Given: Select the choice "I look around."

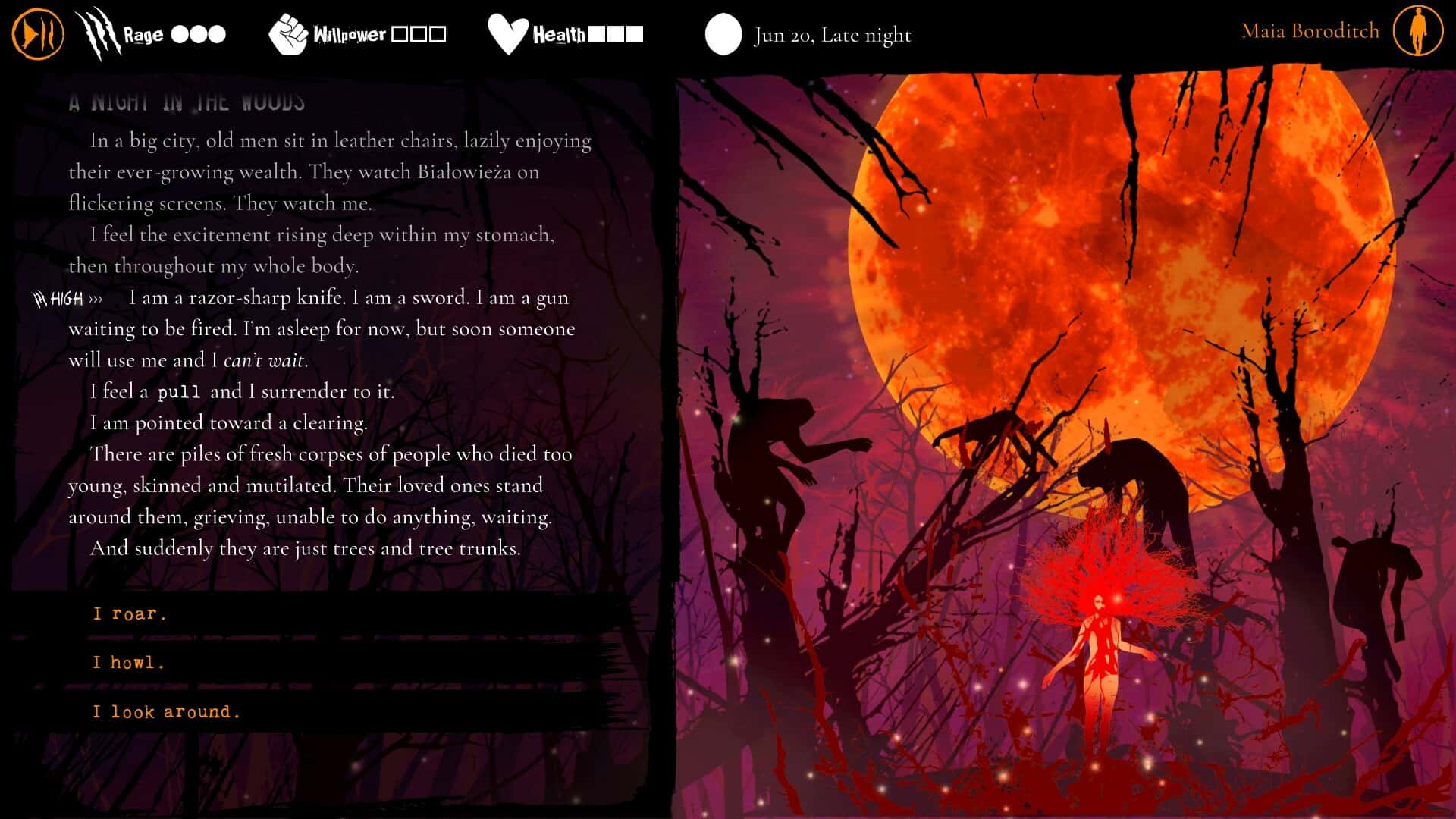Looking at the screenshot, I should click(x=165, y=711).
